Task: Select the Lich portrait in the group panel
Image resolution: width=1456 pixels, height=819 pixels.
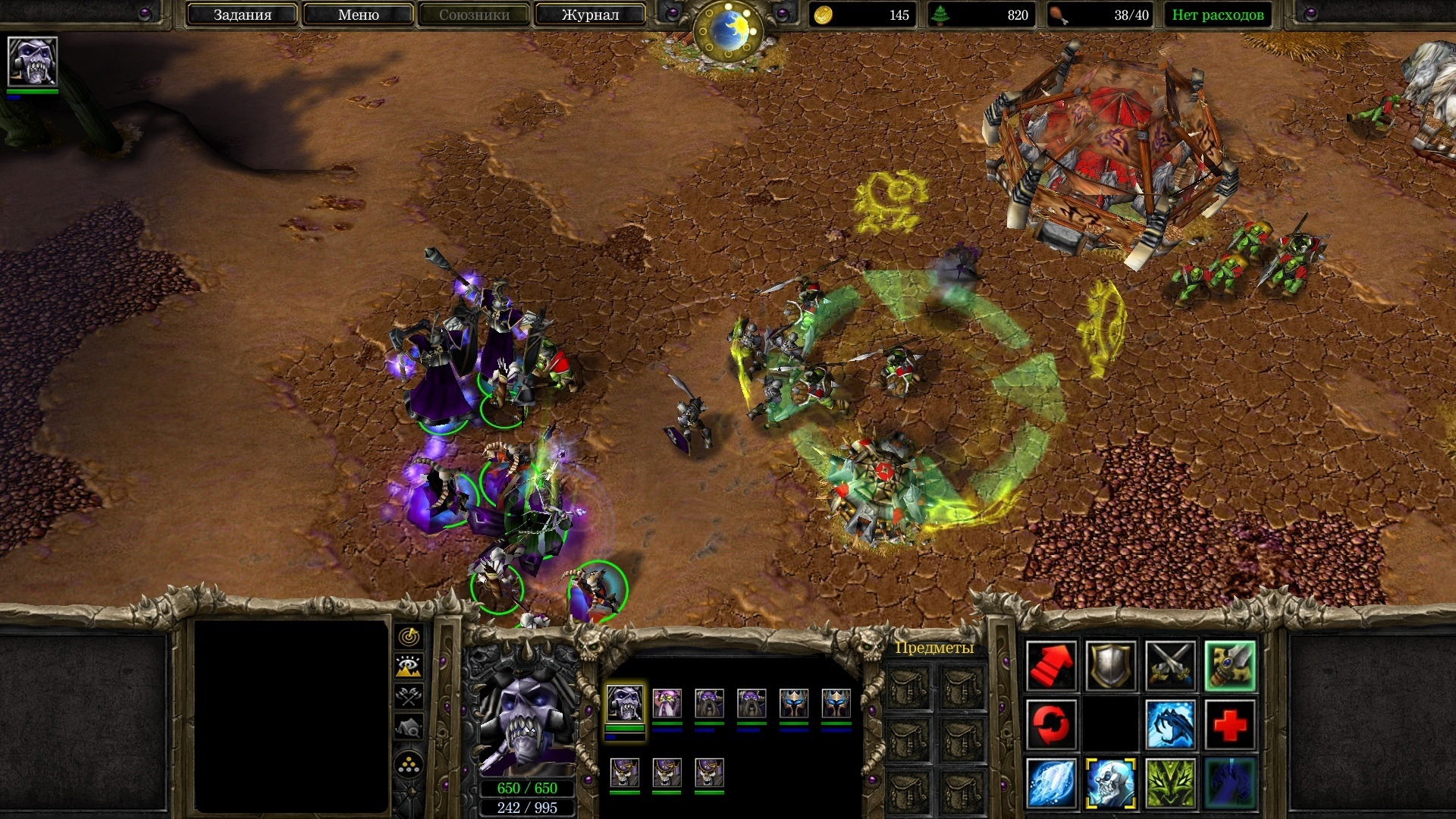Action: tap(625, 704)
